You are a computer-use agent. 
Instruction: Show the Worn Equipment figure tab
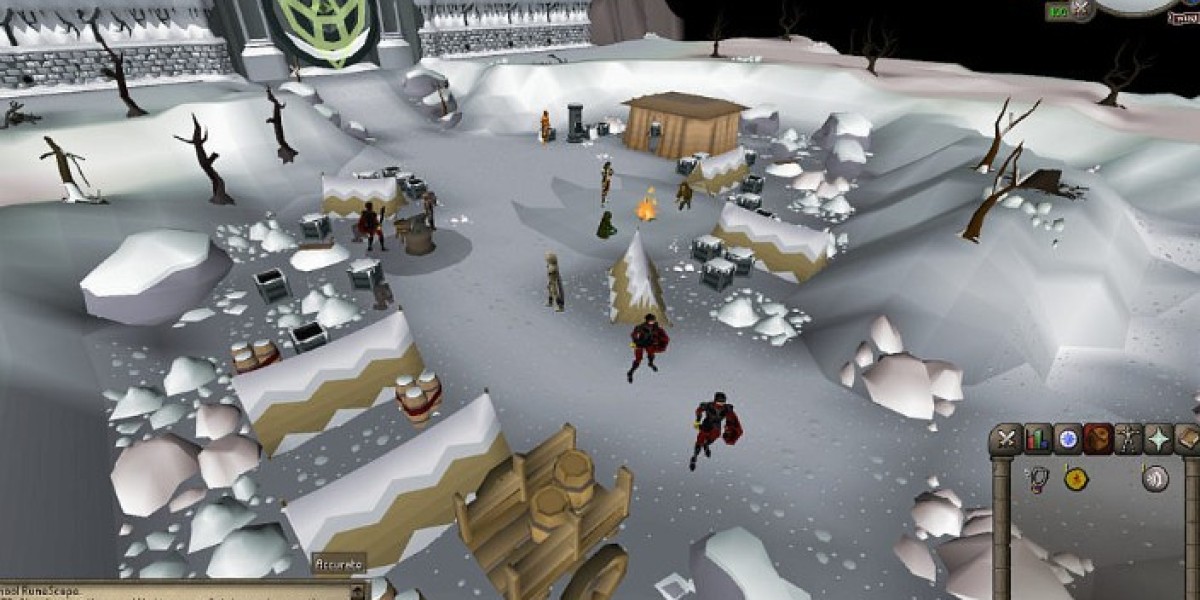[1130, 439]
